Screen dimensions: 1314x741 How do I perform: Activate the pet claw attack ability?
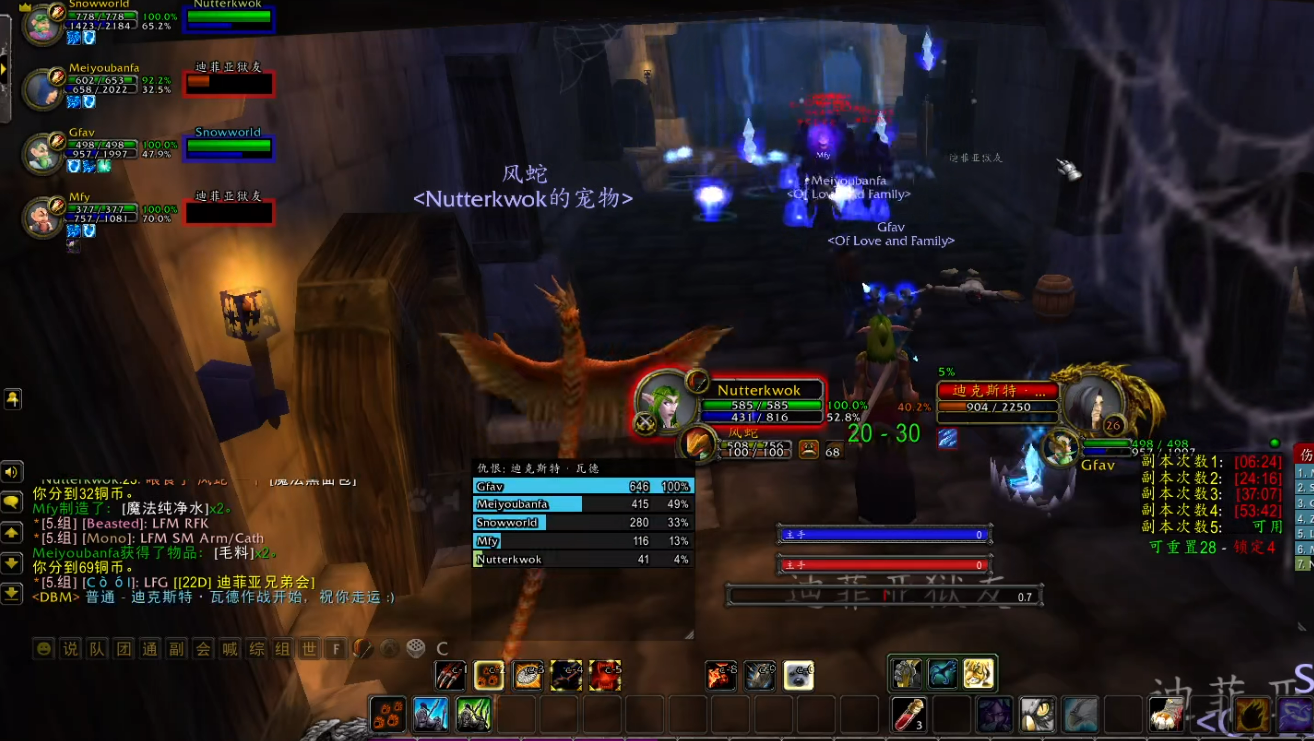click(x=450, y=676)
